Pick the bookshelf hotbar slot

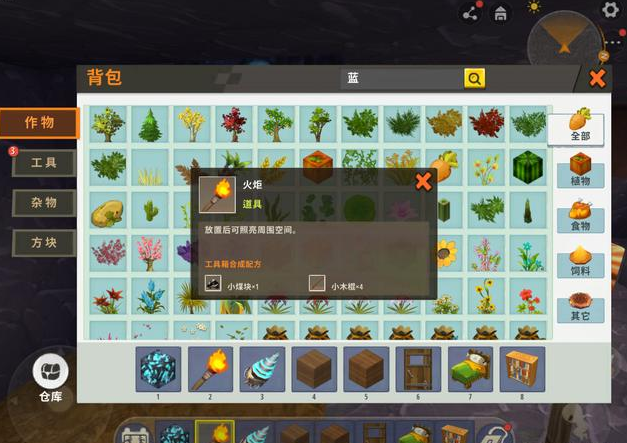tap(522, 369)
